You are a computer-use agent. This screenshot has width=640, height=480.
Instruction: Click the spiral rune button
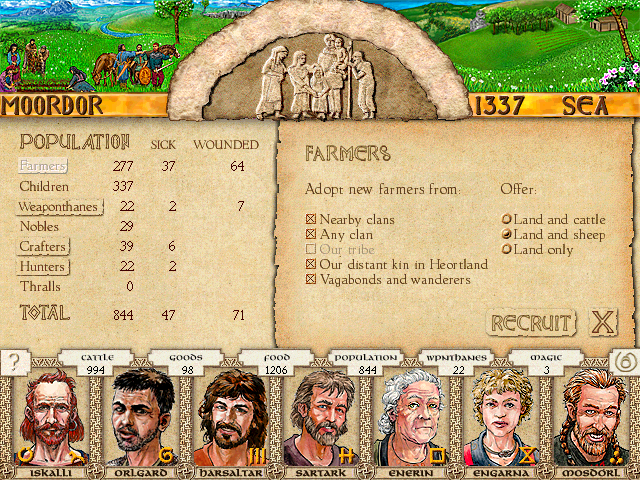[624, 364]
